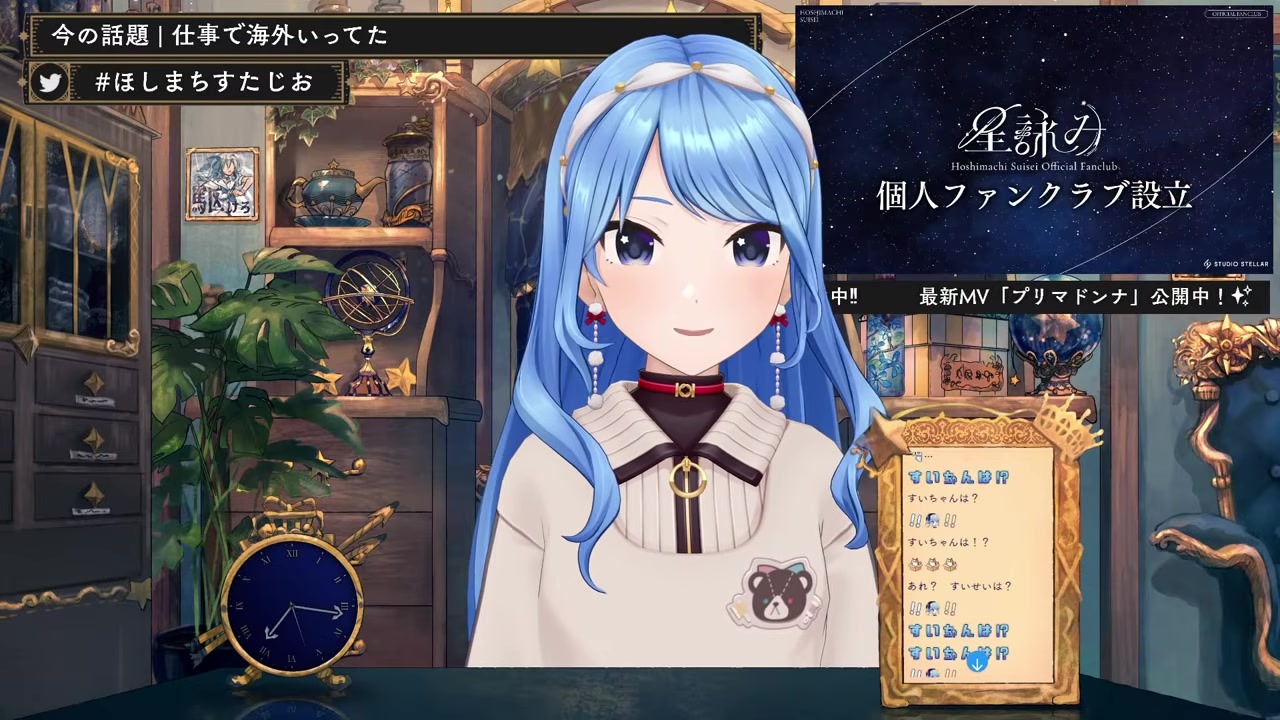Click the Twitter bird icon
Viewport: 1280px width, 720px height.
[x=50, y=83]
